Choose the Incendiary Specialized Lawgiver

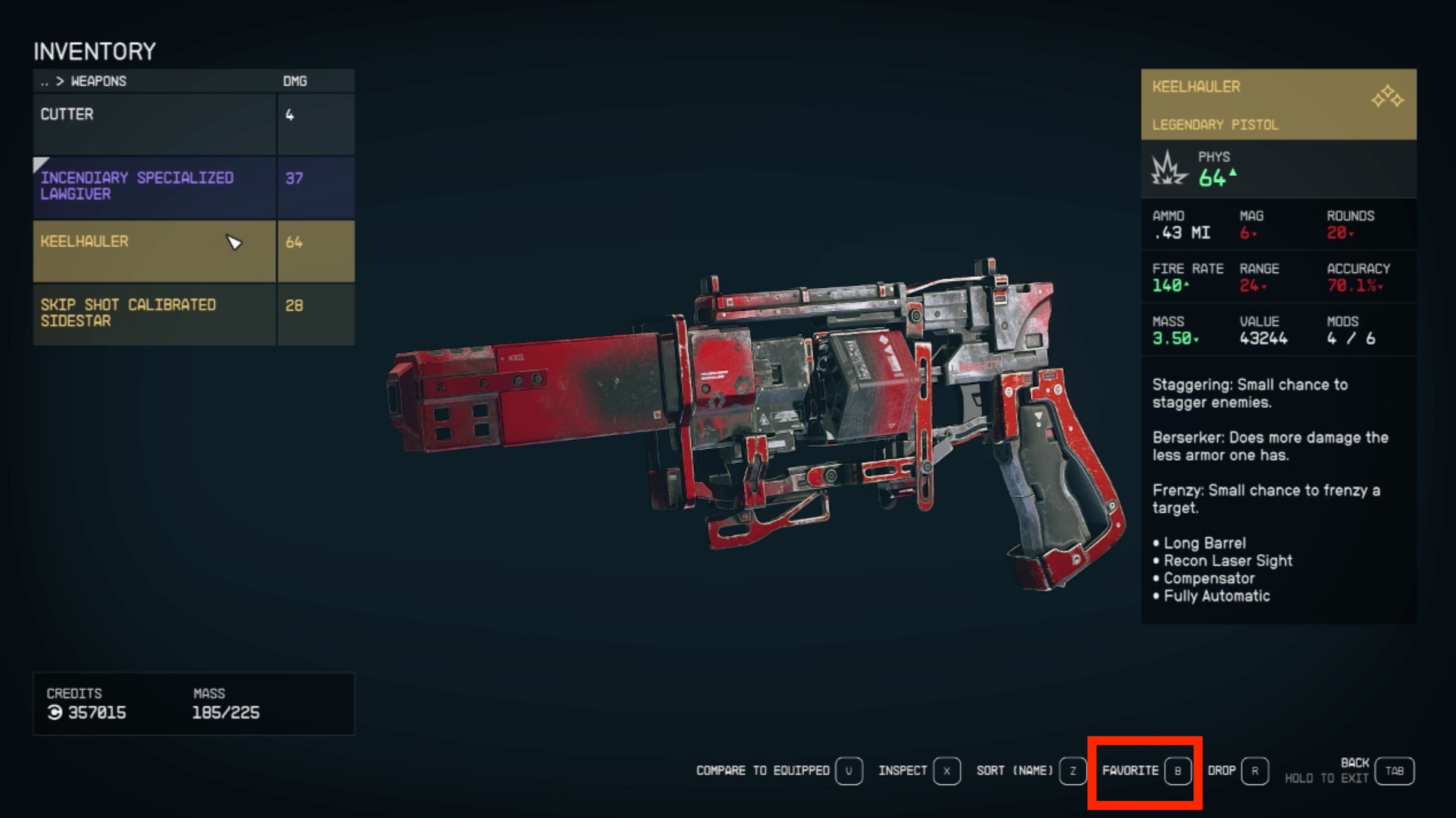coord(155,187)
